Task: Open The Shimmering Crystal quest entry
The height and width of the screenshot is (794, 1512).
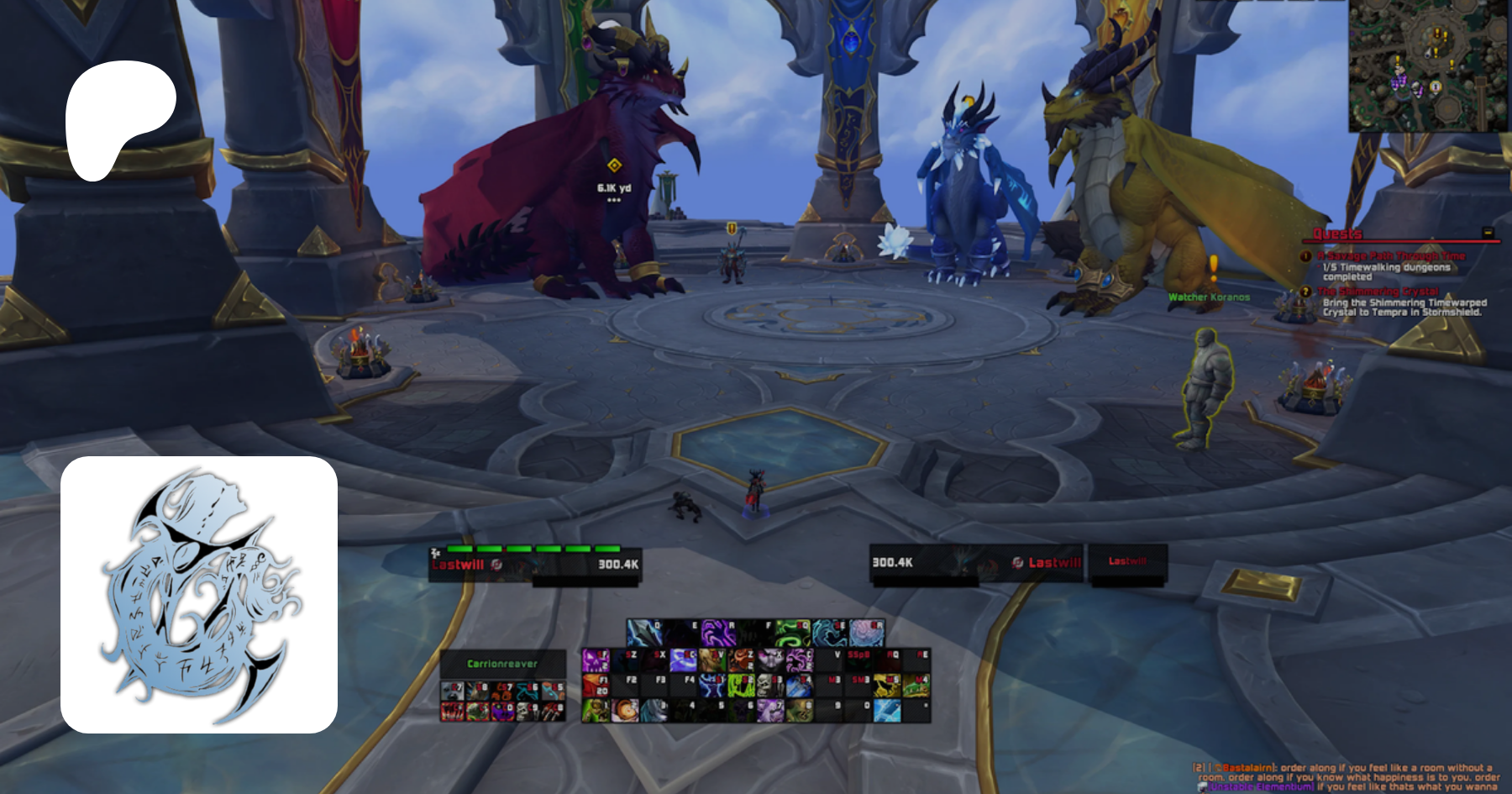Action: 1378,292
